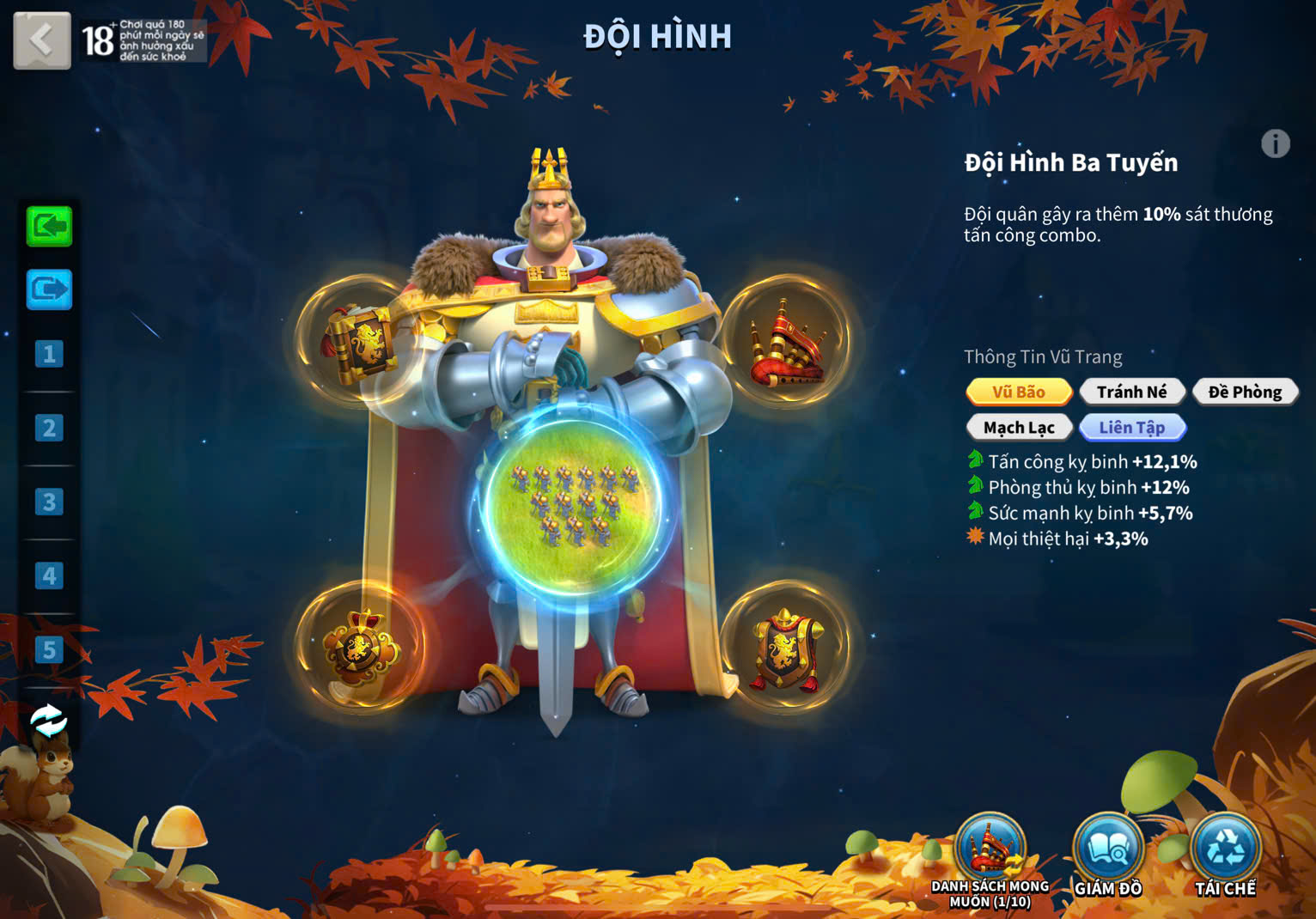The height and width of the screenshot is (919, 1316).
Task: Go back using the arrow button
Action: 41,40
